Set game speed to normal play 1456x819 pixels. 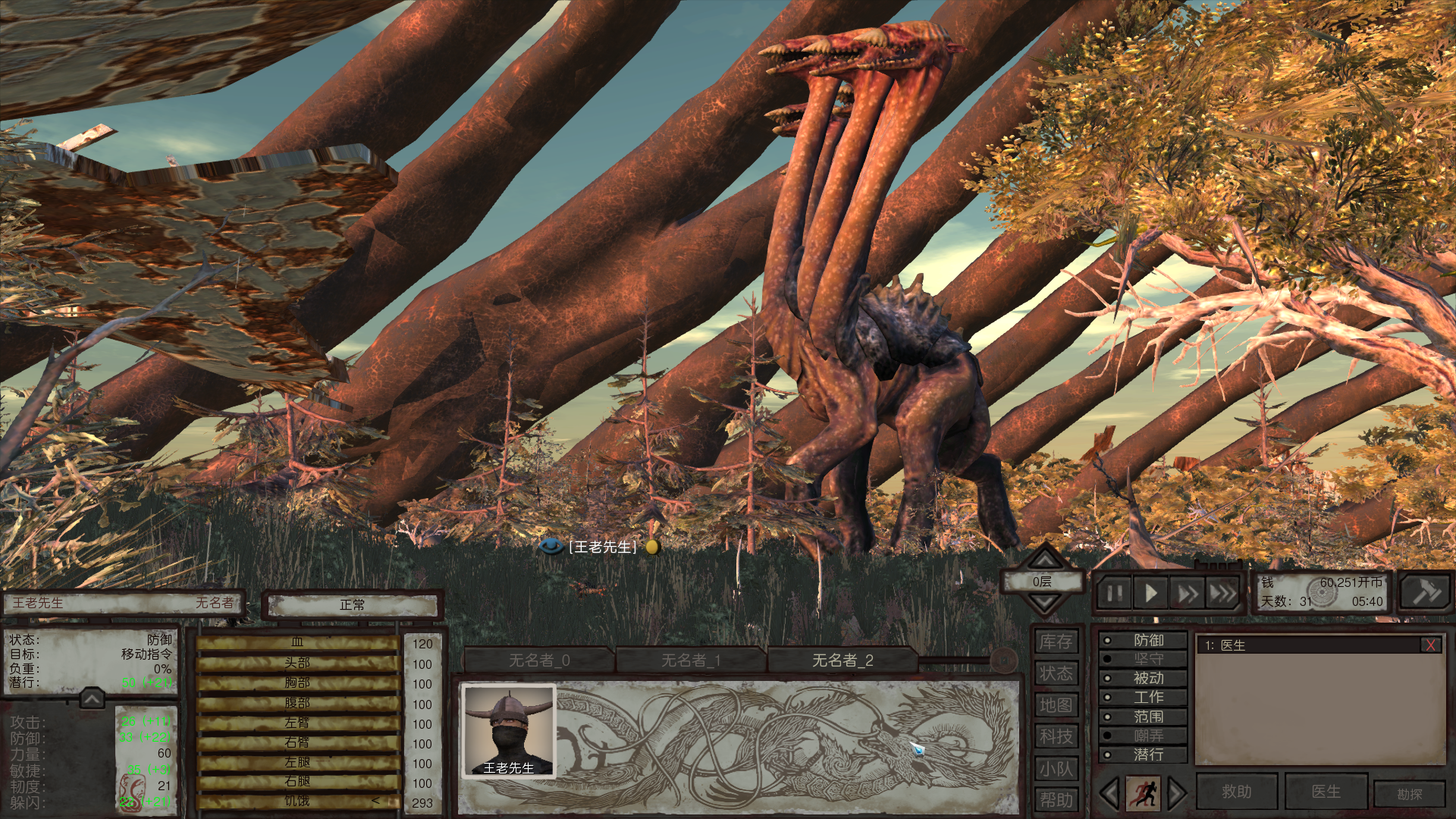(1150, 593)
